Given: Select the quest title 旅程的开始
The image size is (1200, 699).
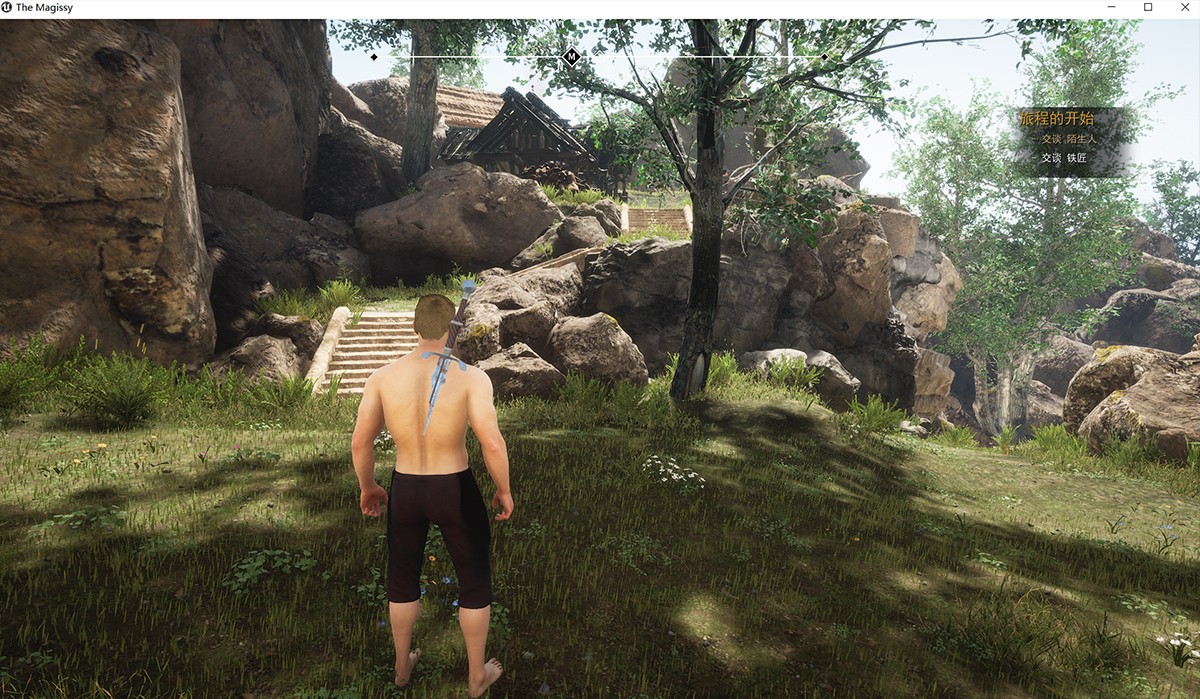Looking at the screenshot, I should [1056, 119].
